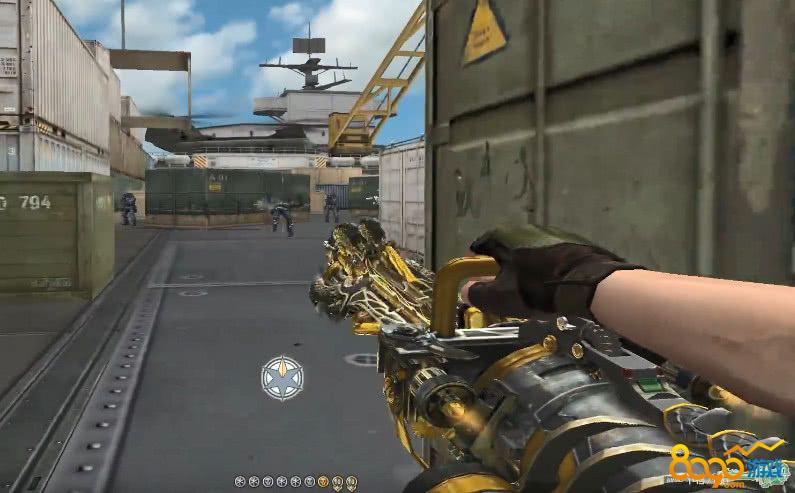Click the star-shaped kill badge

click(x=282, y=378)
